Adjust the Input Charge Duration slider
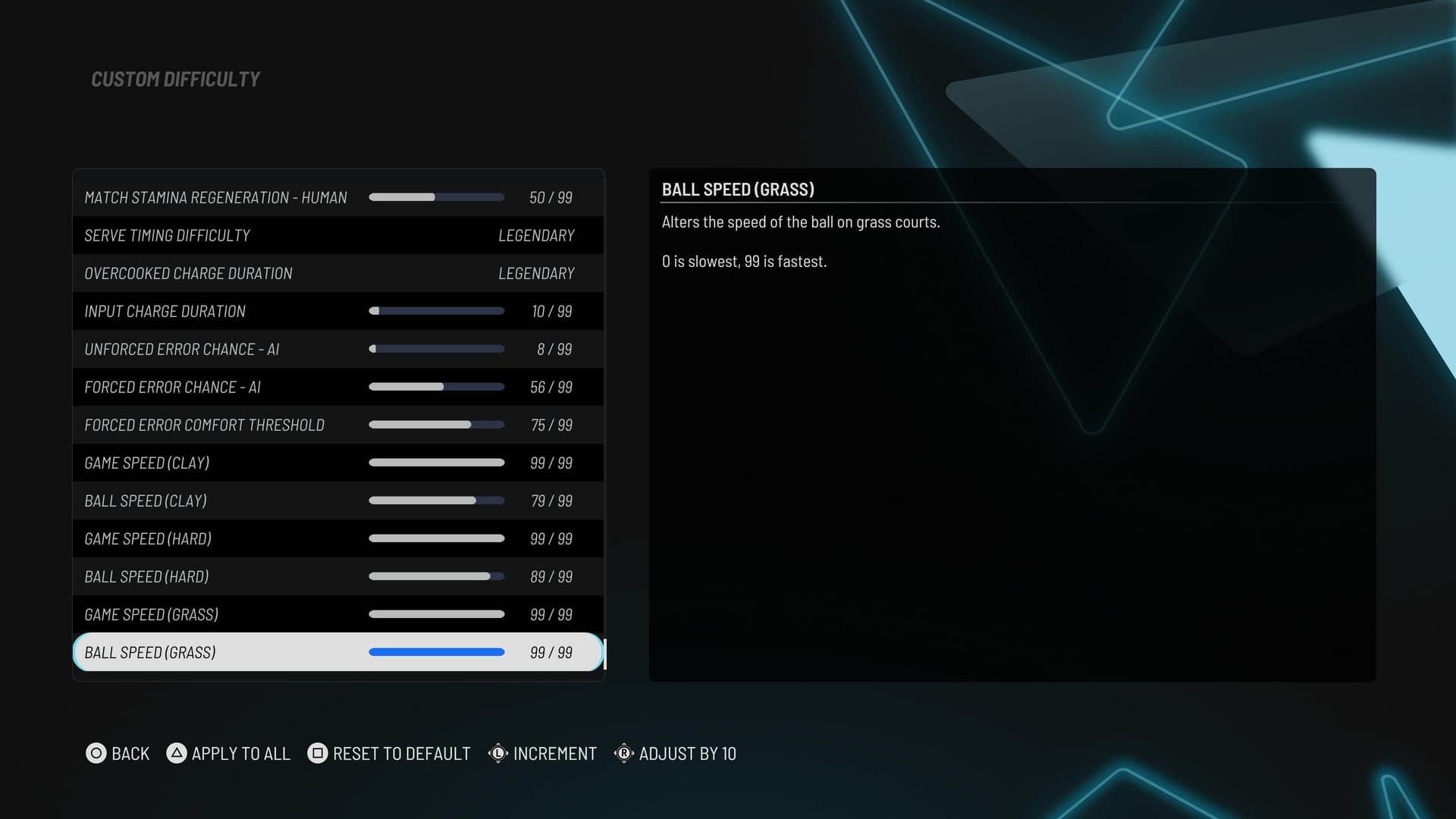This screenshot has width=1456, height=819. coord(436,311)
